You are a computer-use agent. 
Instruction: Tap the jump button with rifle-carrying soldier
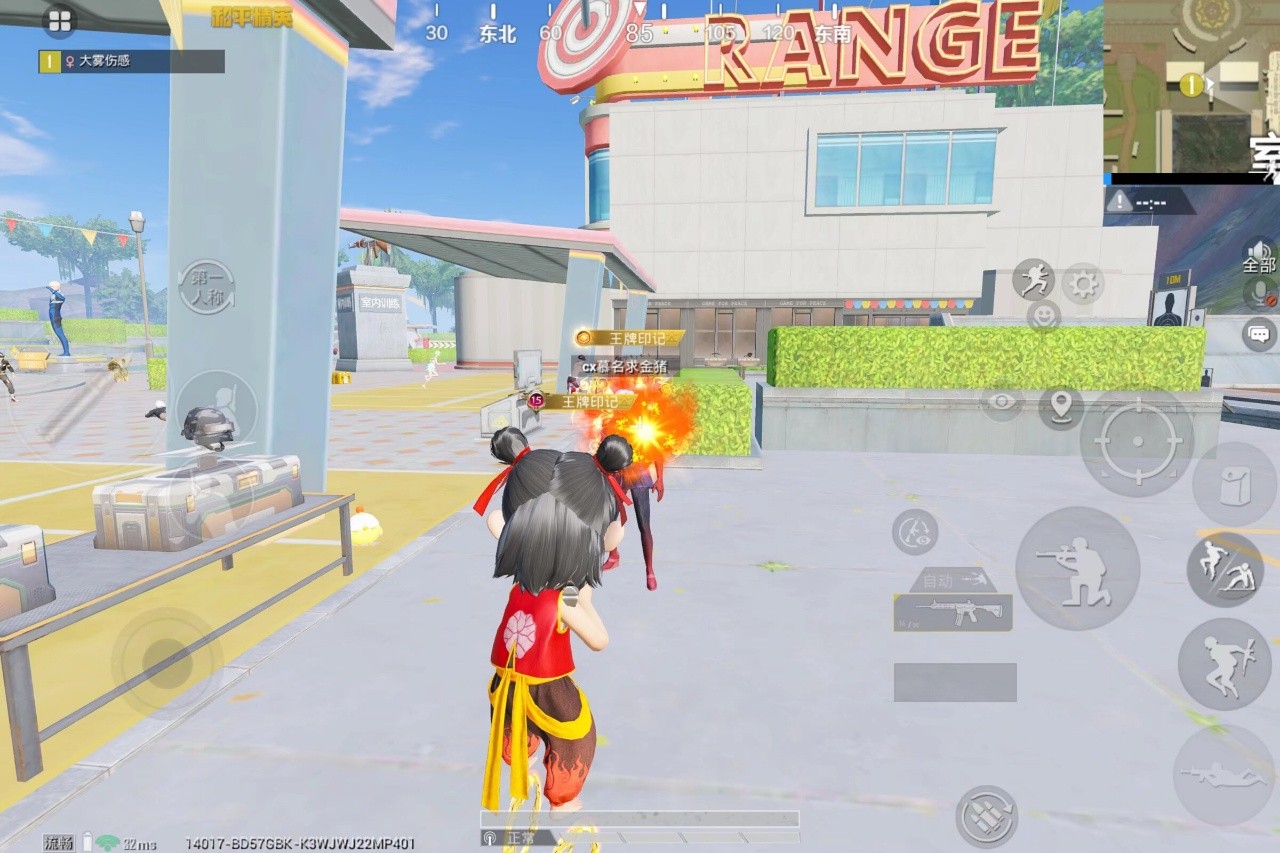(x=1224, y=664)
